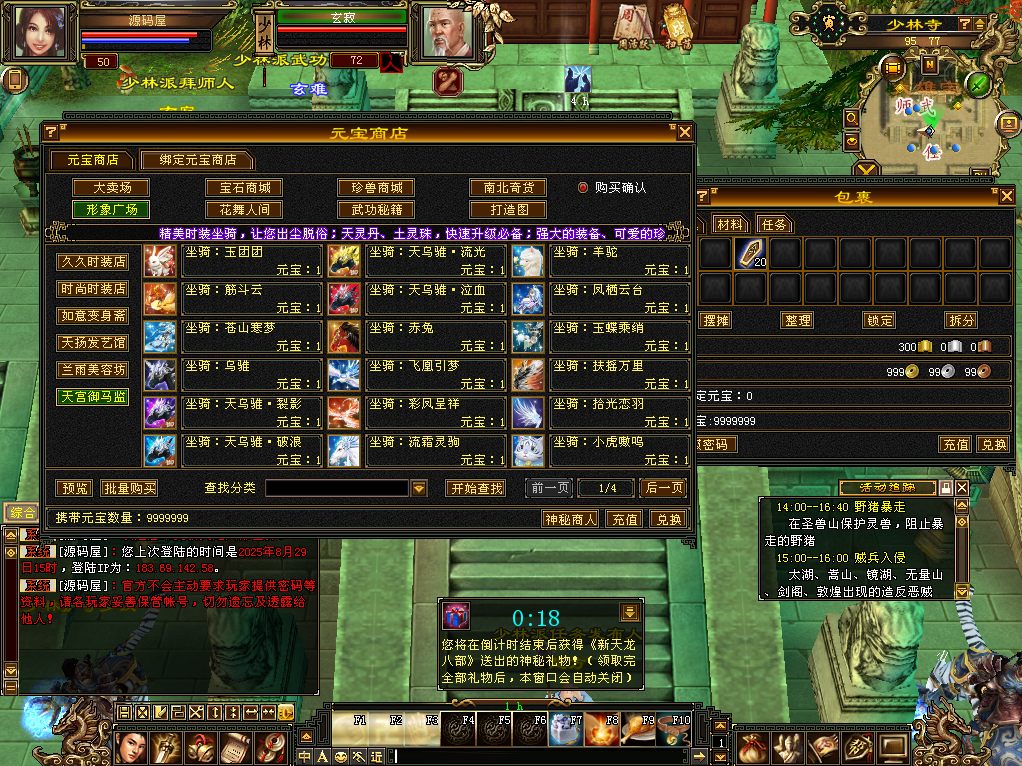Choose the 武功秘籍 category
This screenshot has height=766, width=1022.
pyautogui.click(x=376, y=210)
